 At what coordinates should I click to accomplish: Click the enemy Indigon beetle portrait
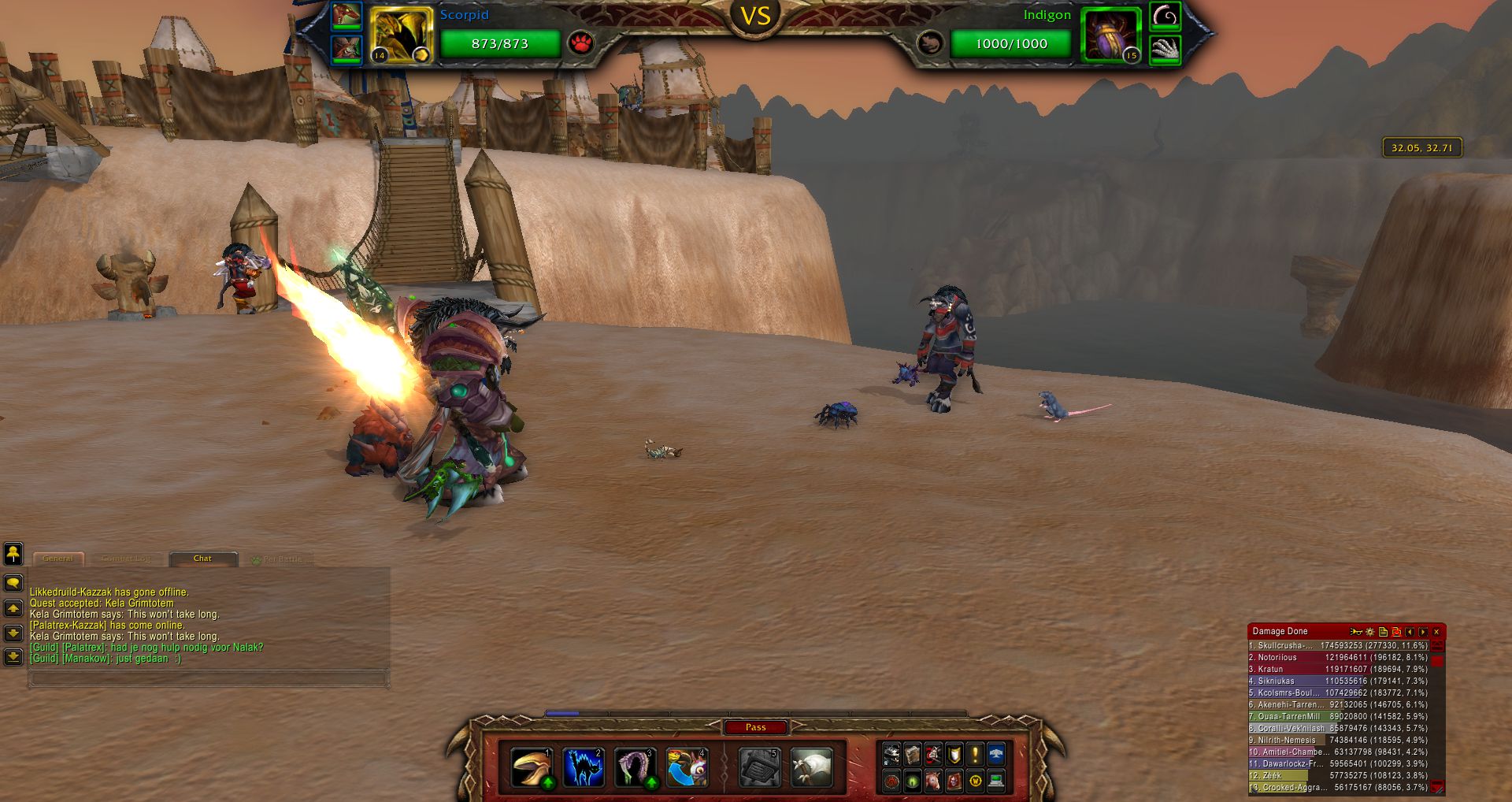(1111, 35)
